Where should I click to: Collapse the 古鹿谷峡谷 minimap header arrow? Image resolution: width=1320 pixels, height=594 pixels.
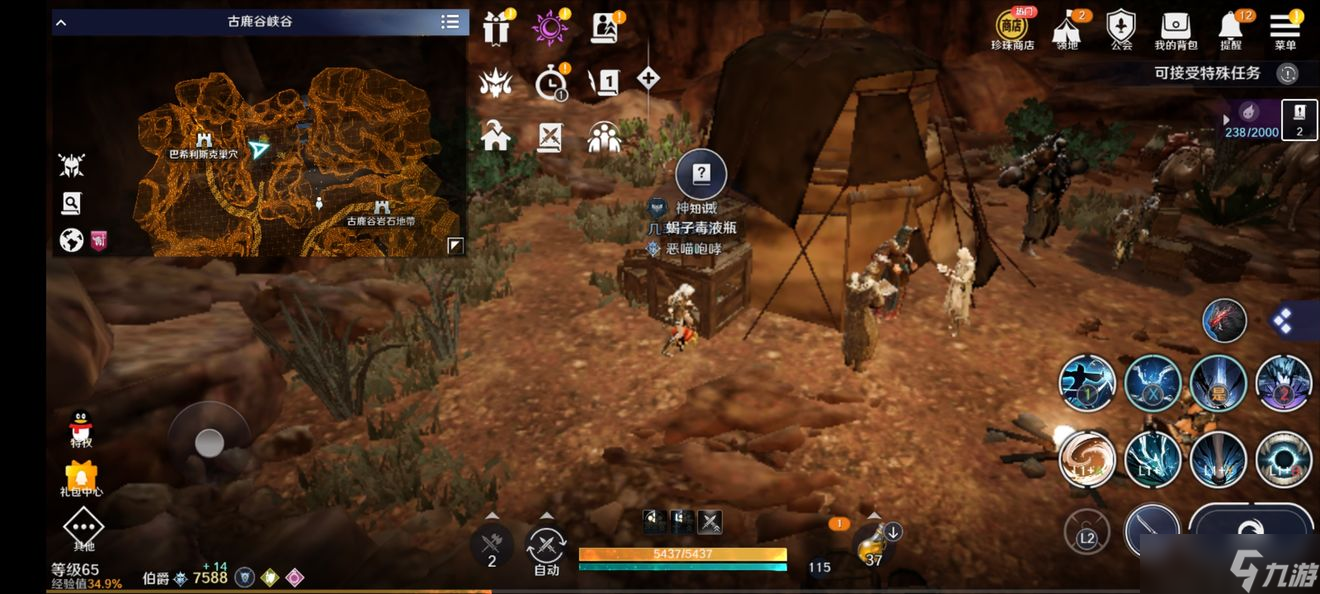[61, 22]
